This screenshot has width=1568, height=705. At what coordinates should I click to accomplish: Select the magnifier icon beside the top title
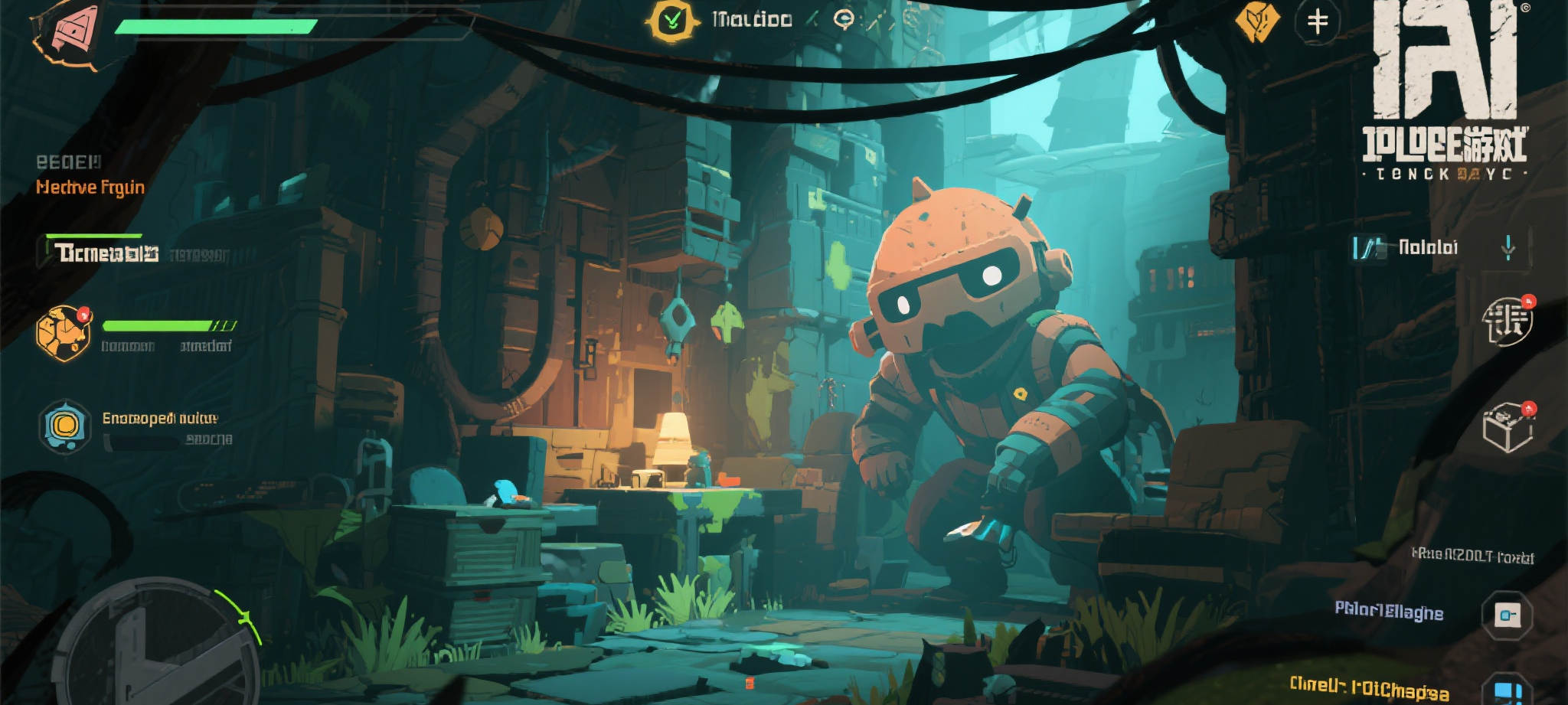coord(844,19)
